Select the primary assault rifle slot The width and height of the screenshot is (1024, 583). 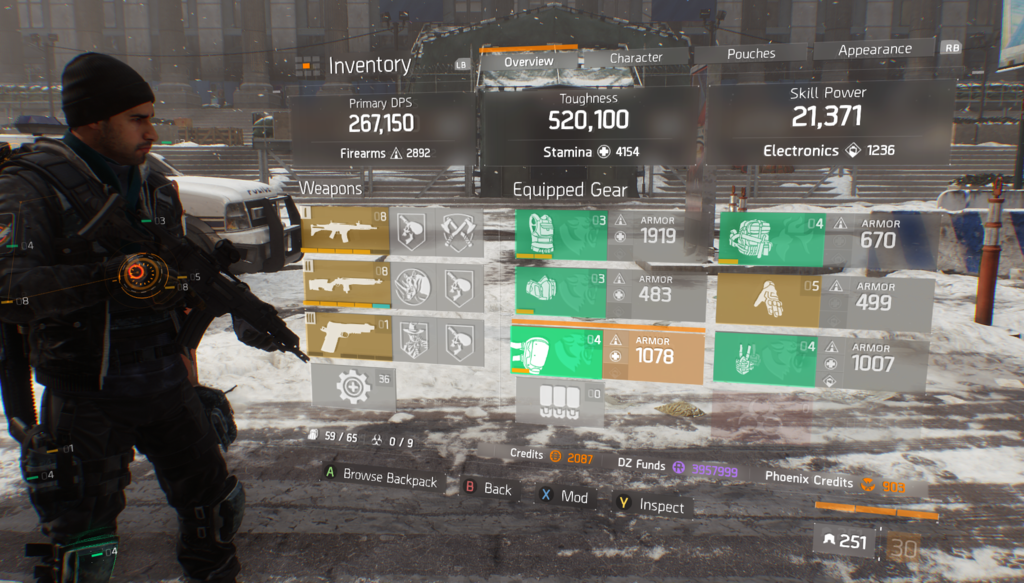tap(345, 231)
